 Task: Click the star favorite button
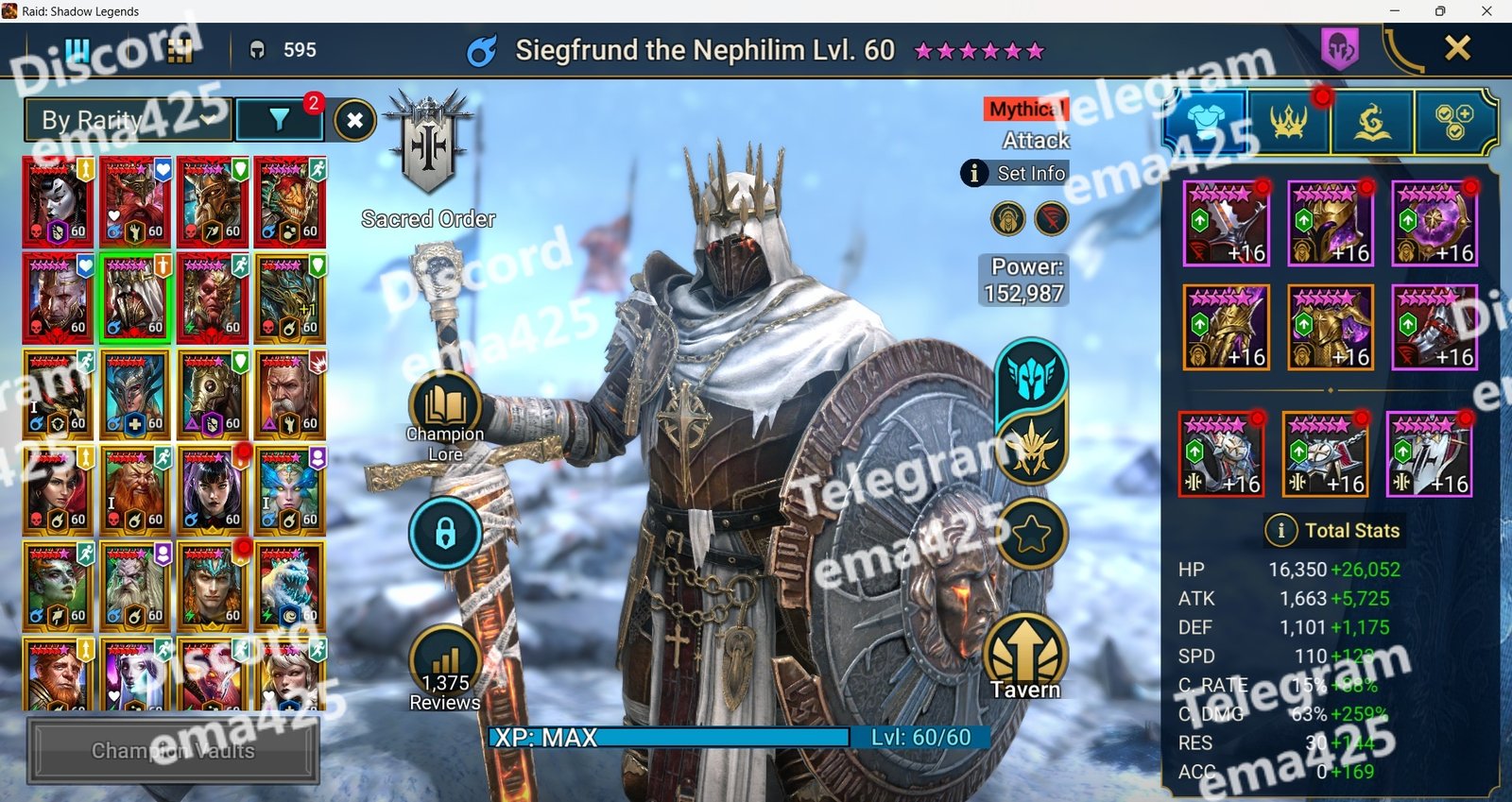pyautogui.click(x=1031, y=535)
